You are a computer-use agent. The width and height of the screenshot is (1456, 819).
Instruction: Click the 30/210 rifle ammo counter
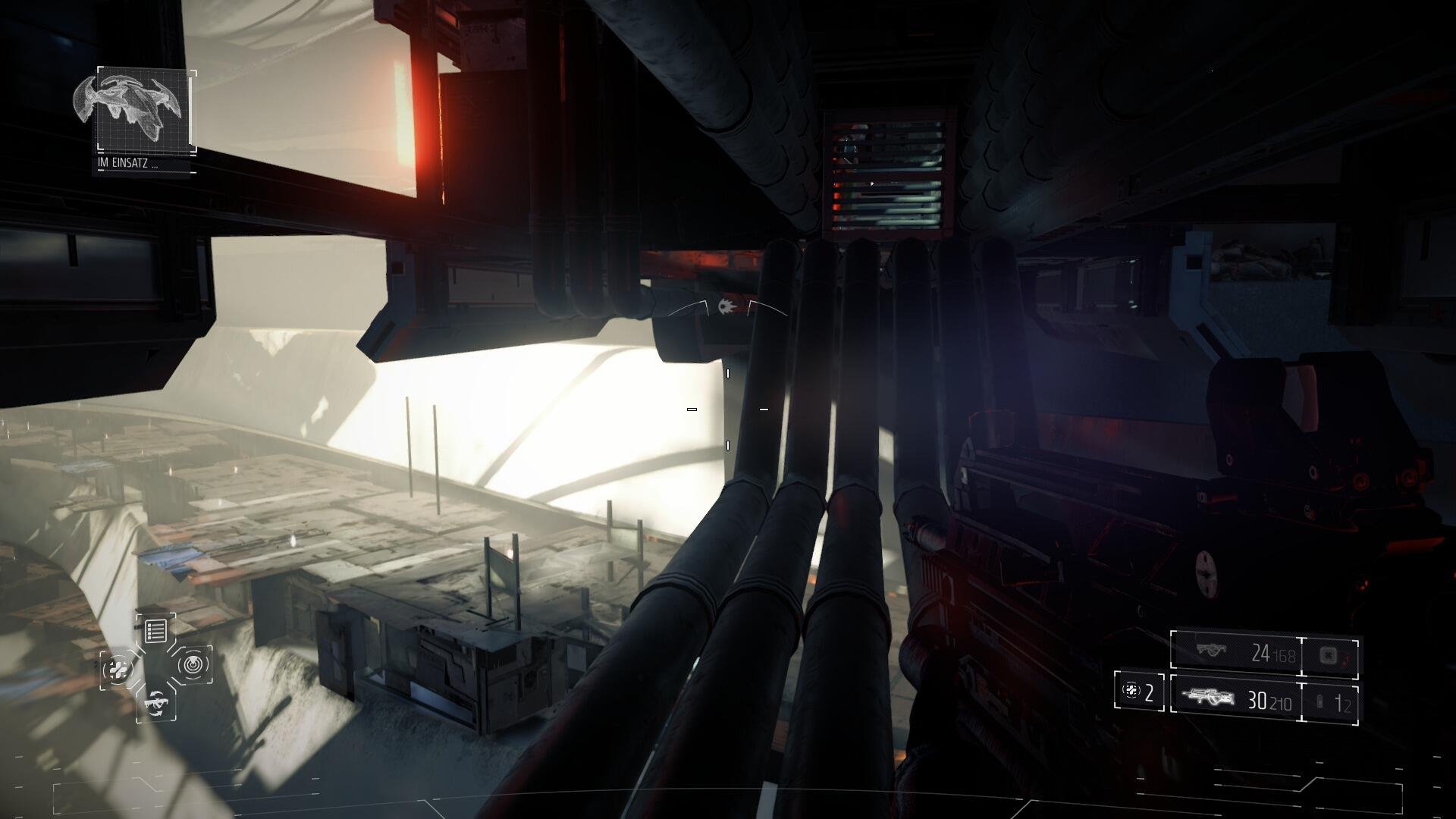(x=1270, y=701)
